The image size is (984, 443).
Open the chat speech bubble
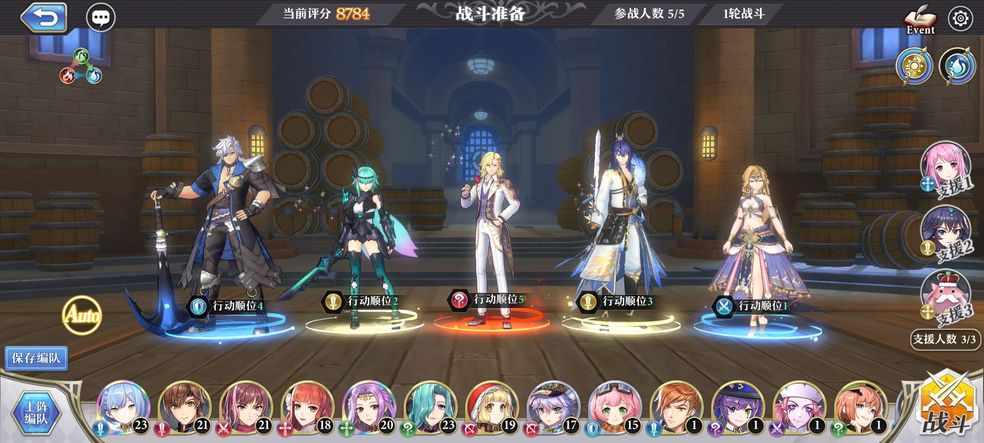(x=100, y=17)
